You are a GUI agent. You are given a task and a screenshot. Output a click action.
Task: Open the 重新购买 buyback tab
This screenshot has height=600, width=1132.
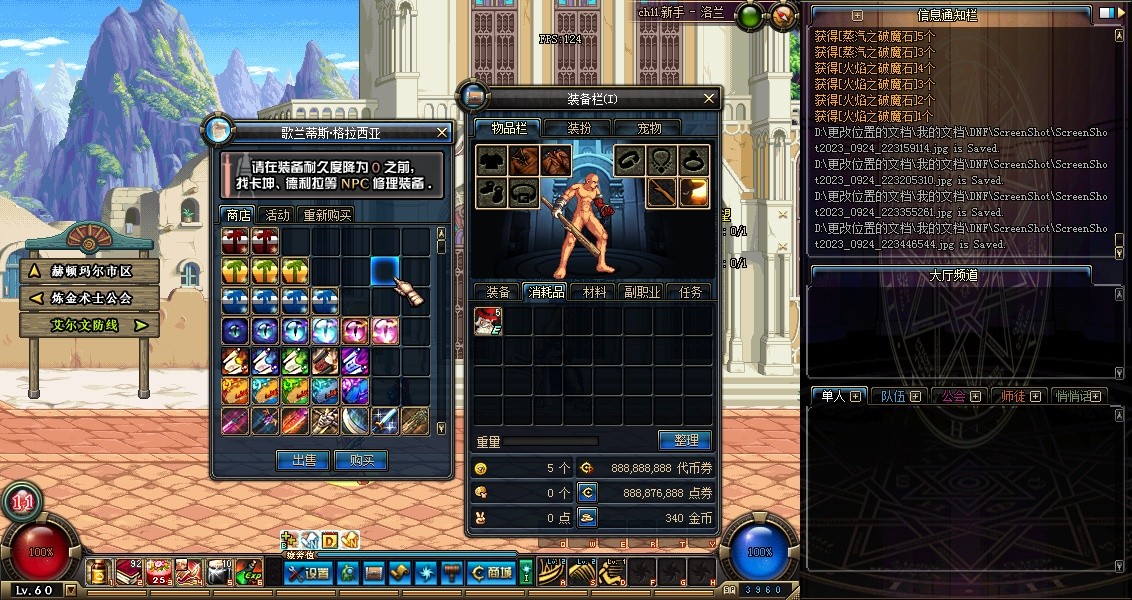click(x=327, y=215)
